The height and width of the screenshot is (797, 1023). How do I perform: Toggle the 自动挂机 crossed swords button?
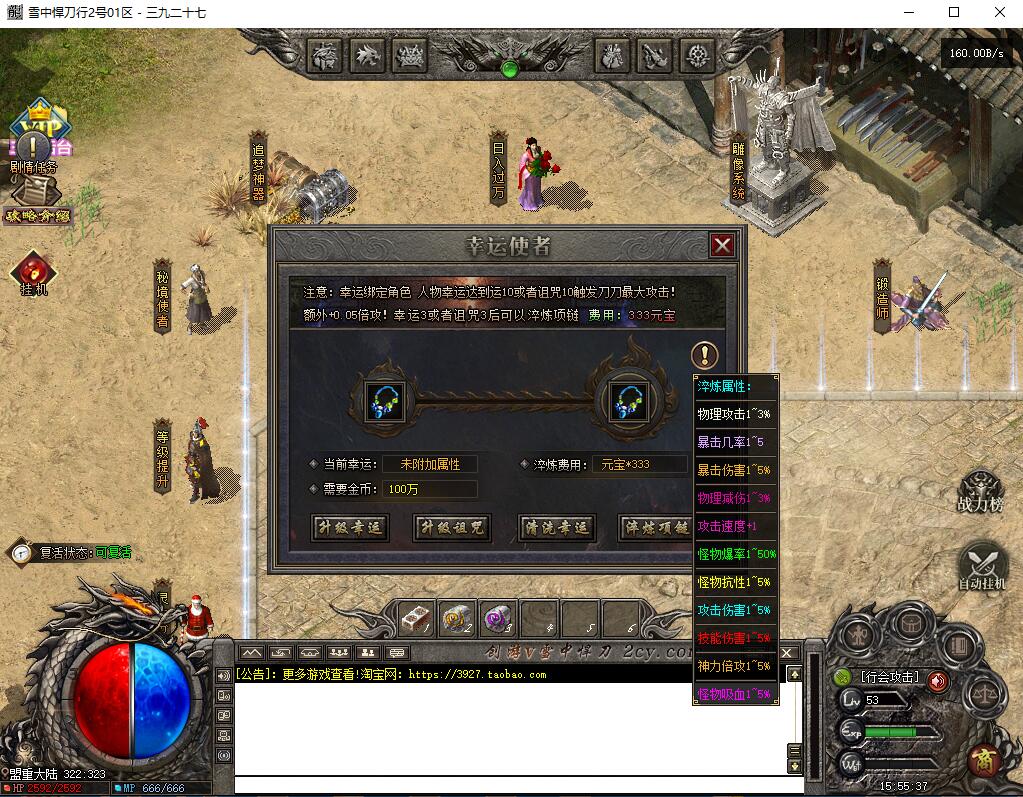[981, 563]
